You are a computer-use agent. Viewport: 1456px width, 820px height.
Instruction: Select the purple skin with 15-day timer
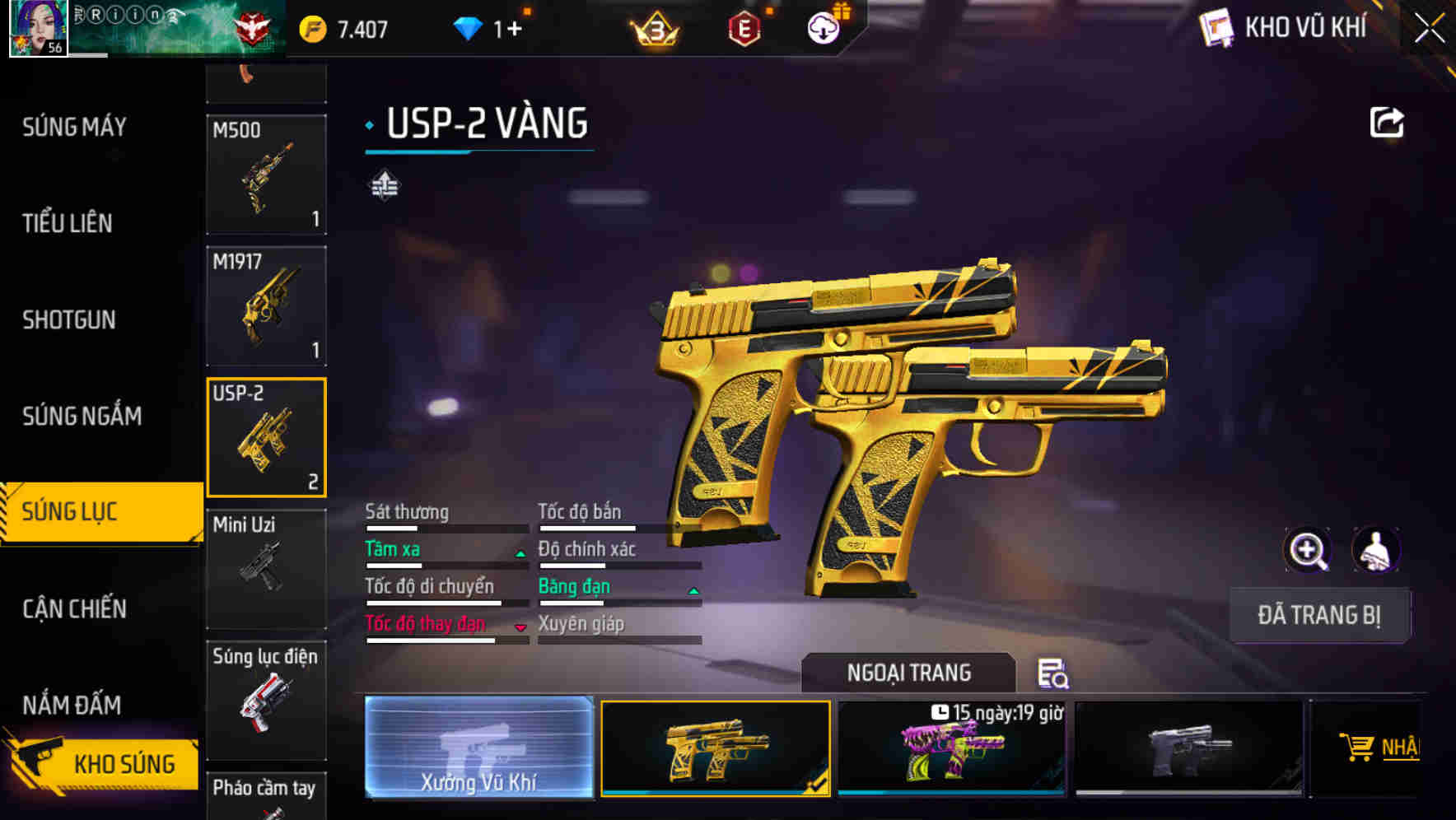(x=951, y=749)
